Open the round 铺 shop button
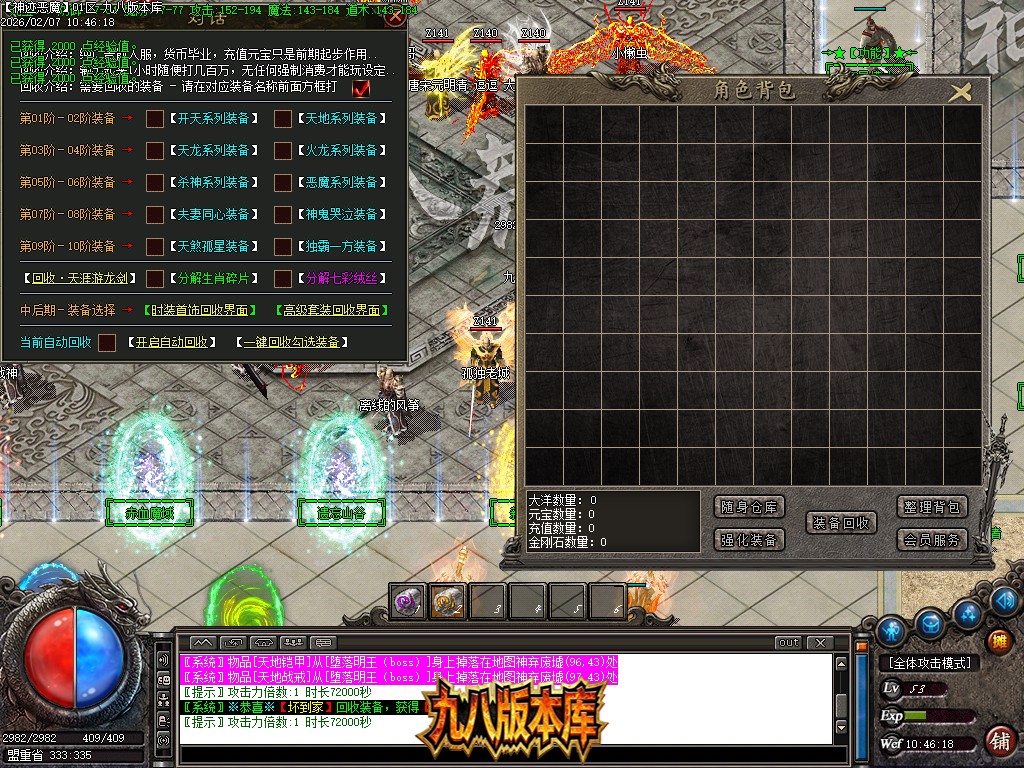This screenshot has height=768, width=1024. click(x=998, y=741)
